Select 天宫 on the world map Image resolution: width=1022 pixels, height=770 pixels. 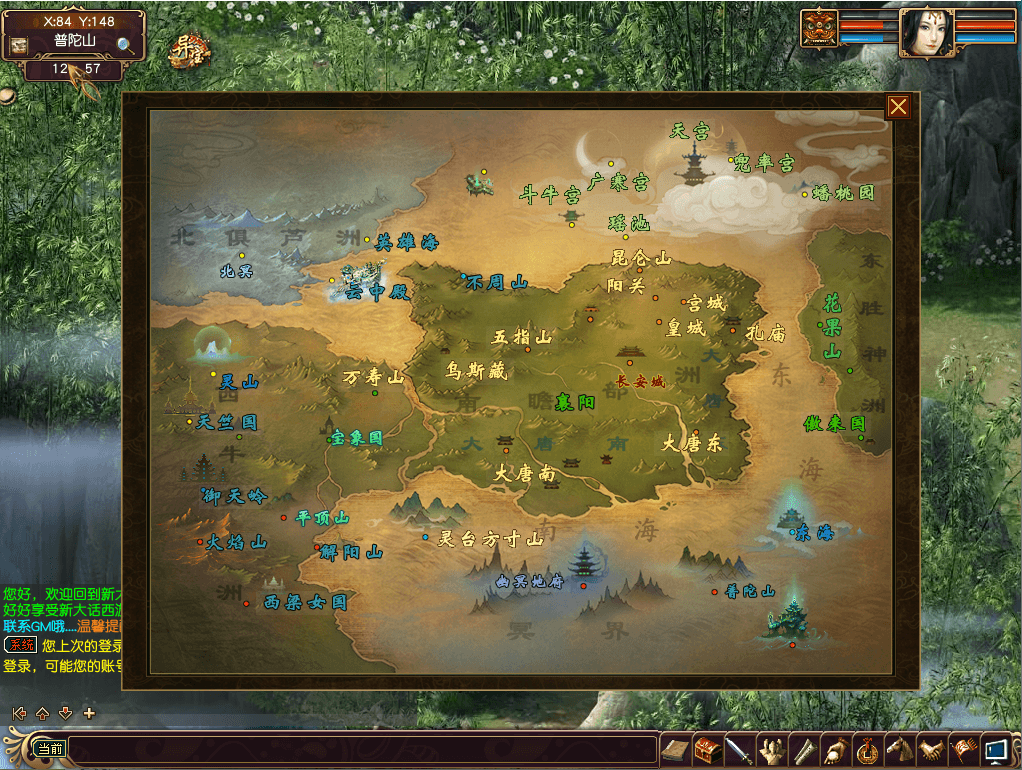pos(690,131)
